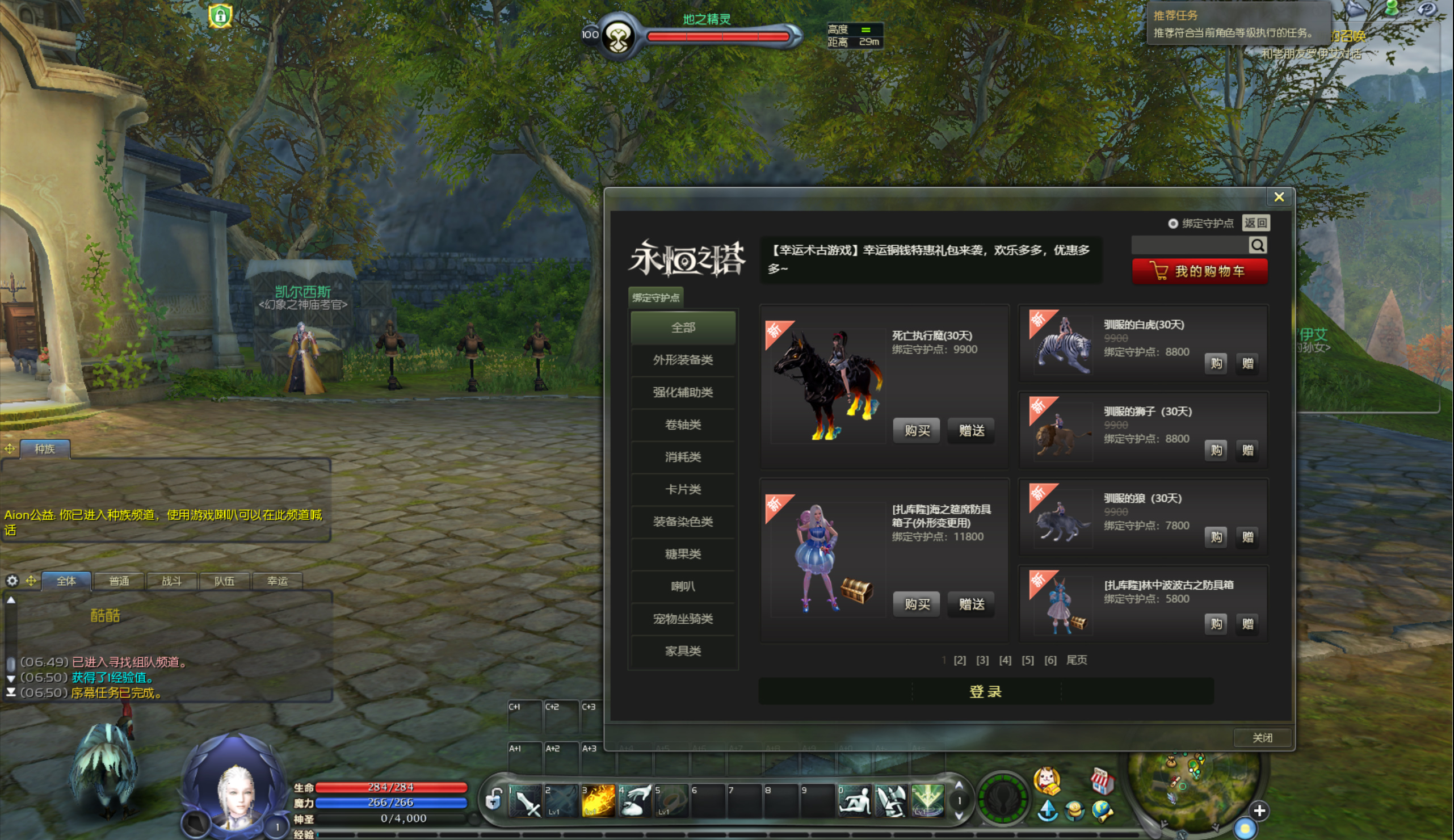This screenshot has height=840, width=1454.
Task: Click the plus button on the minimap
Action: tap(1259, 811)
